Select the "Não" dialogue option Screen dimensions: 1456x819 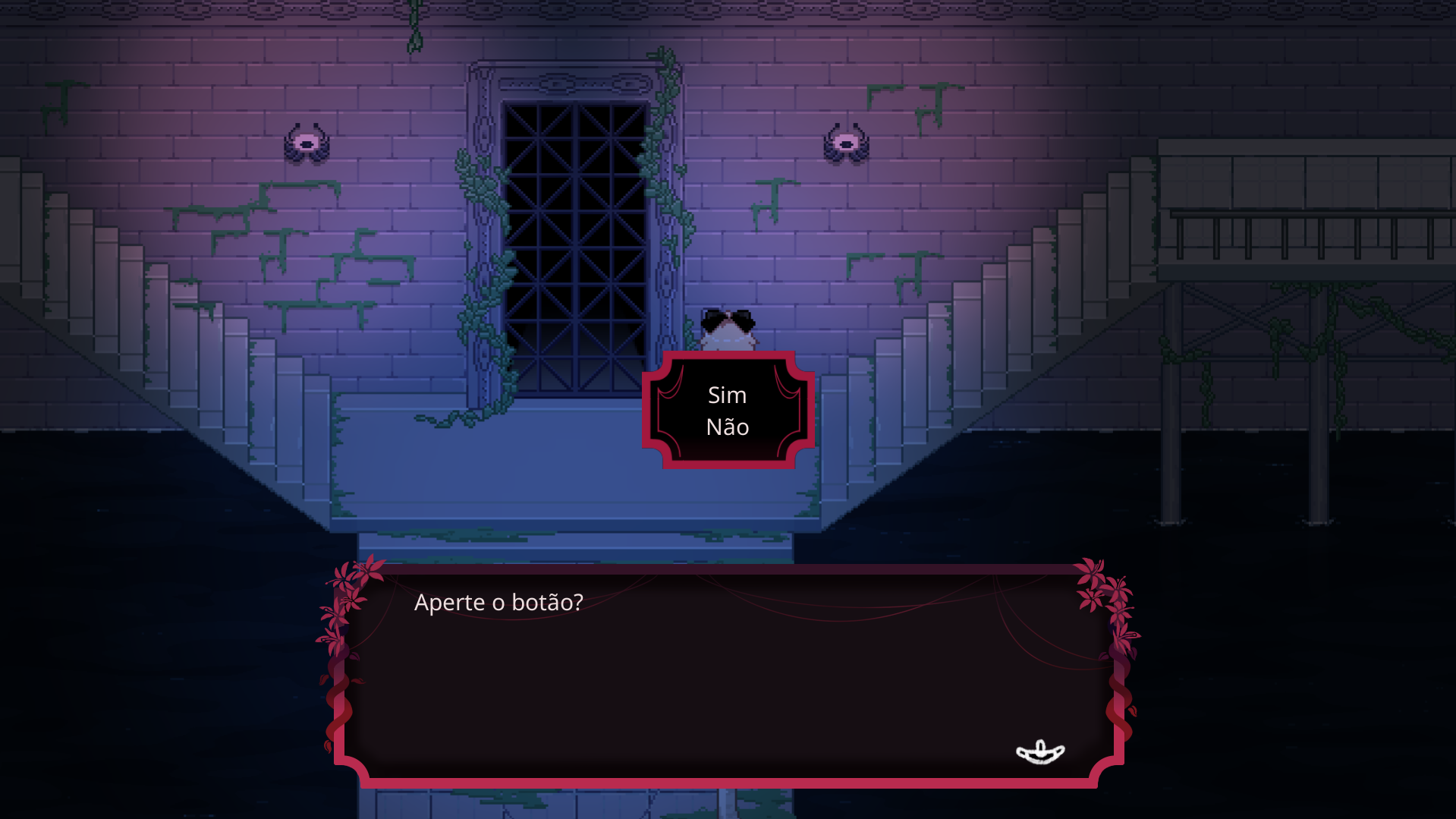pos(727,427)
